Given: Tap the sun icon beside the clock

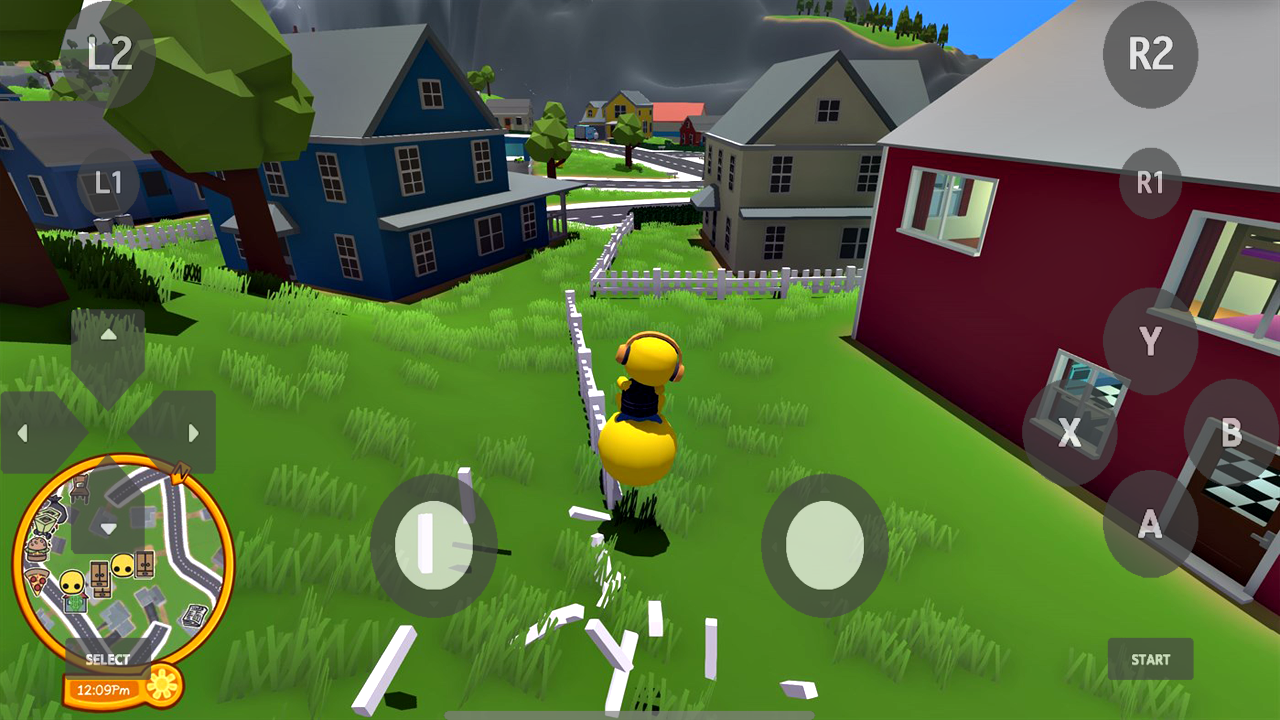Looking at the screenshot, I should click(162, 685).
